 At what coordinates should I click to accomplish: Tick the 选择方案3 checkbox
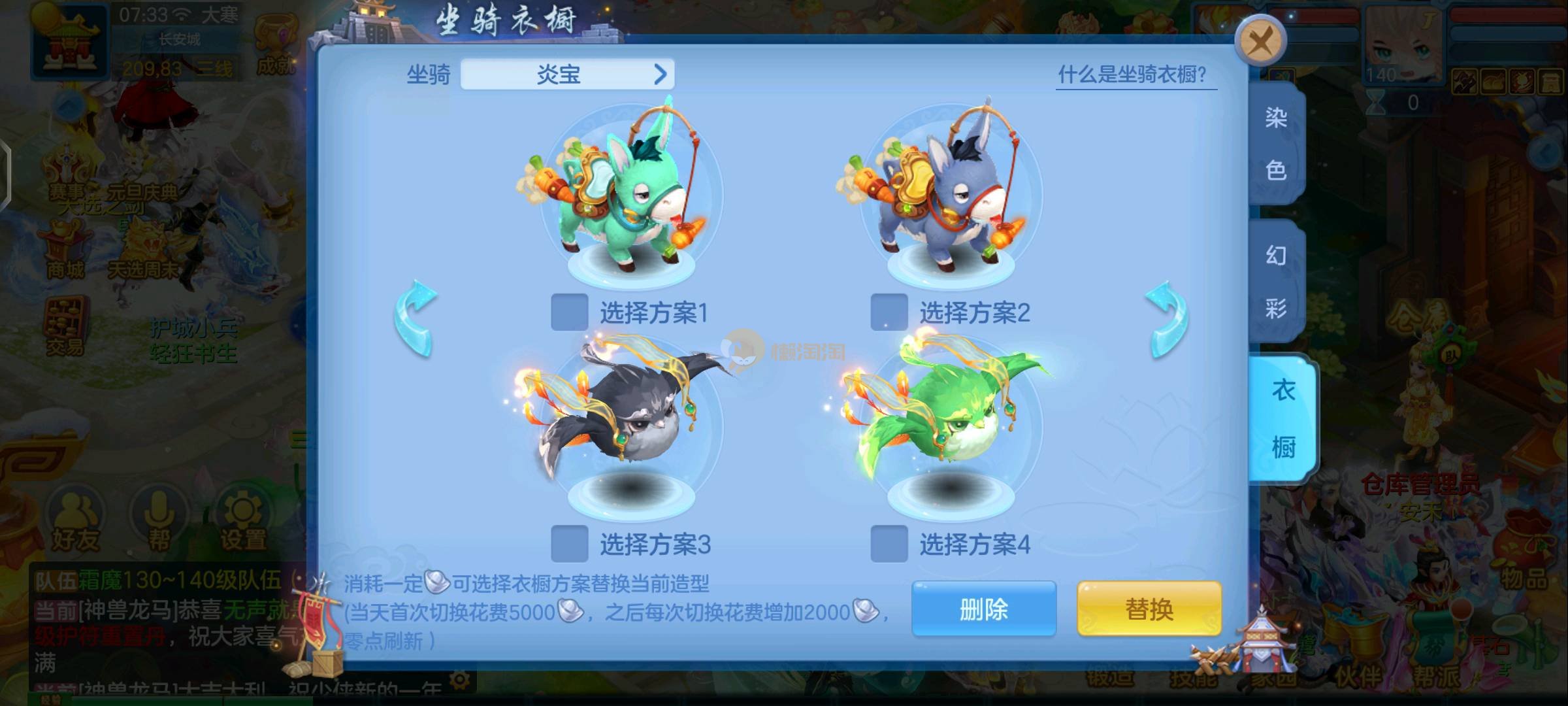point(569,544)
